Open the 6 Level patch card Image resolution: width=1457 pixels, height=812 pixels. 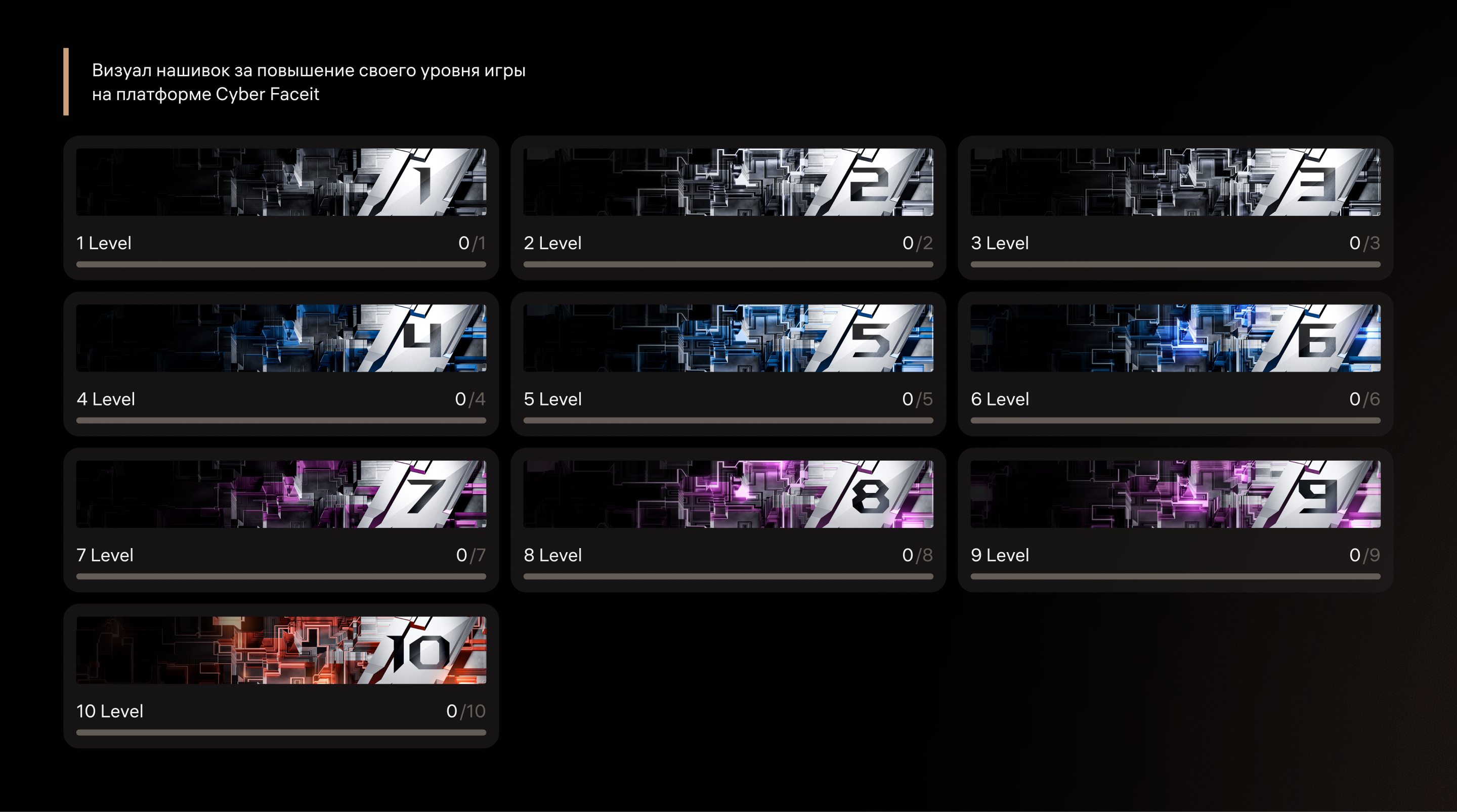pyautogui.click(x=1175, y=364)
